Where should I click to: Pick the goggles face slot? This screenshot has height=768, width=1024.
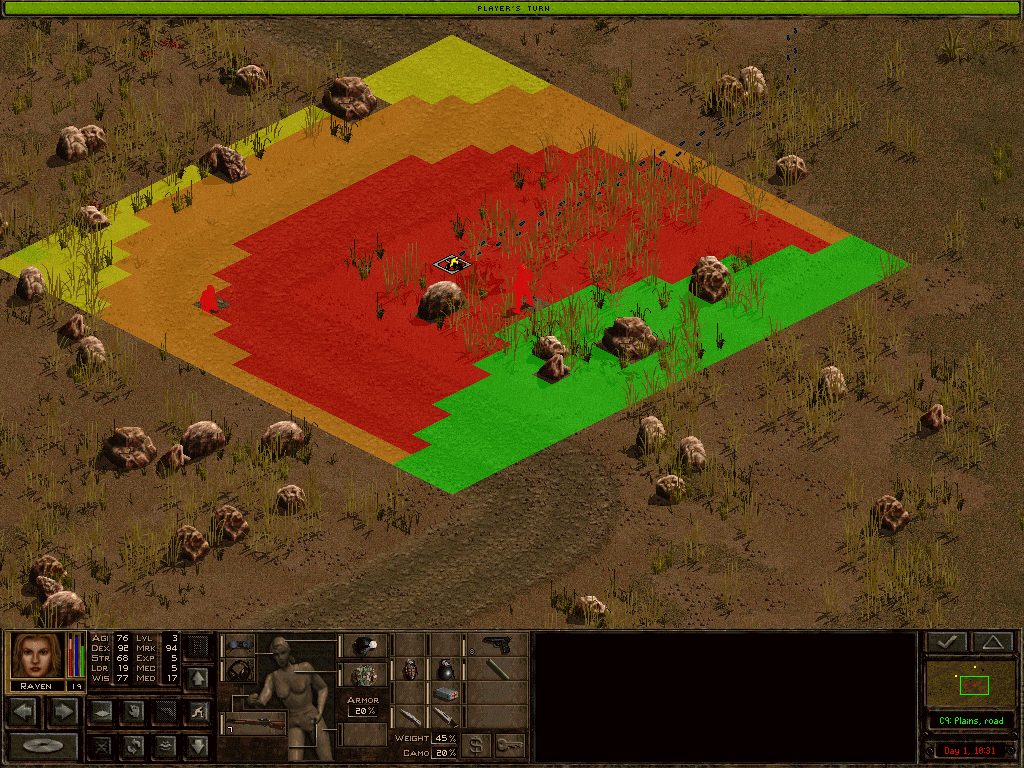[x=239, y=645]
